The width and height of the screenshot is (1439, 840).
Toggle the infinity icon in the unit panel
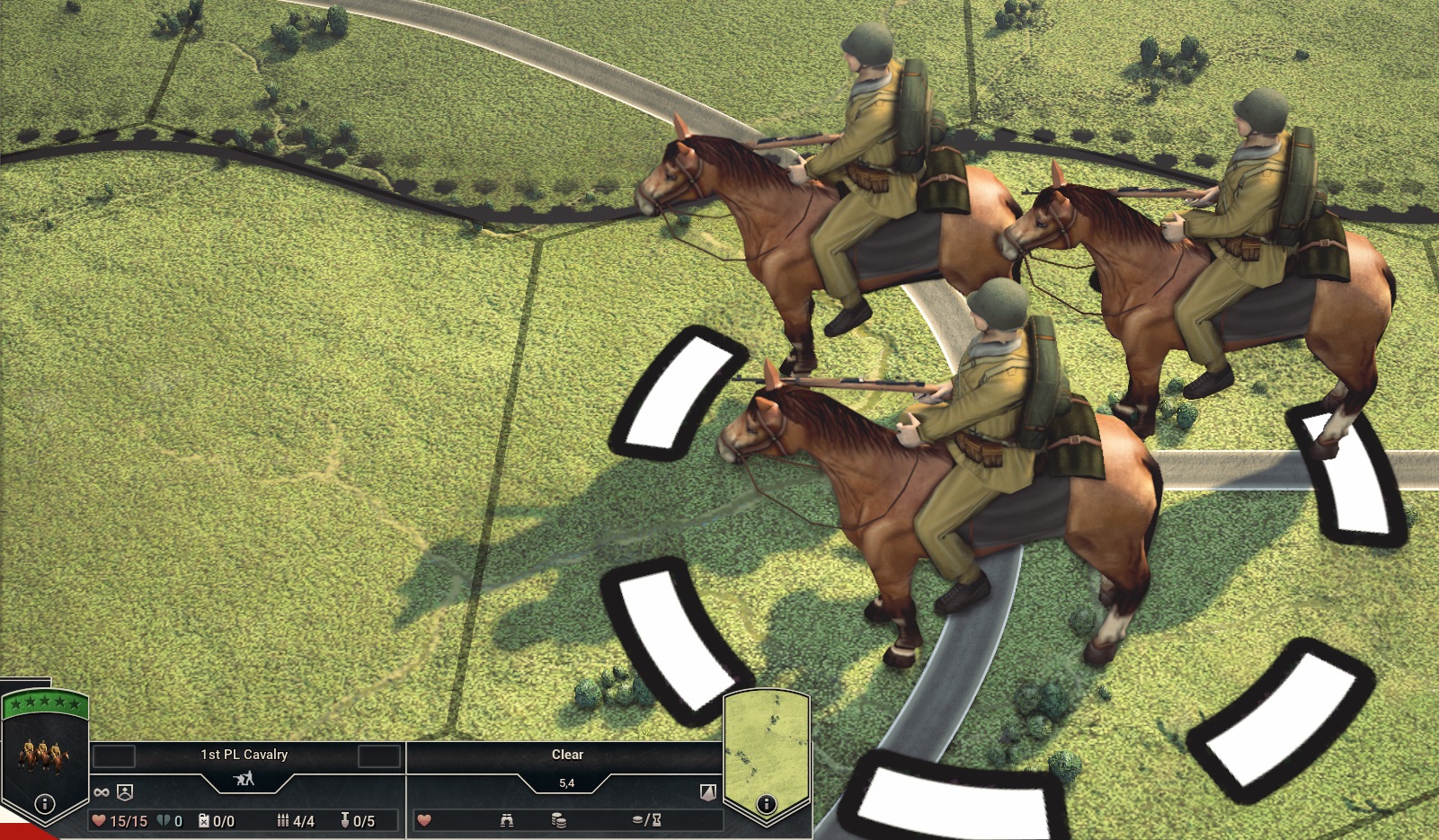(x=101, y=790)
